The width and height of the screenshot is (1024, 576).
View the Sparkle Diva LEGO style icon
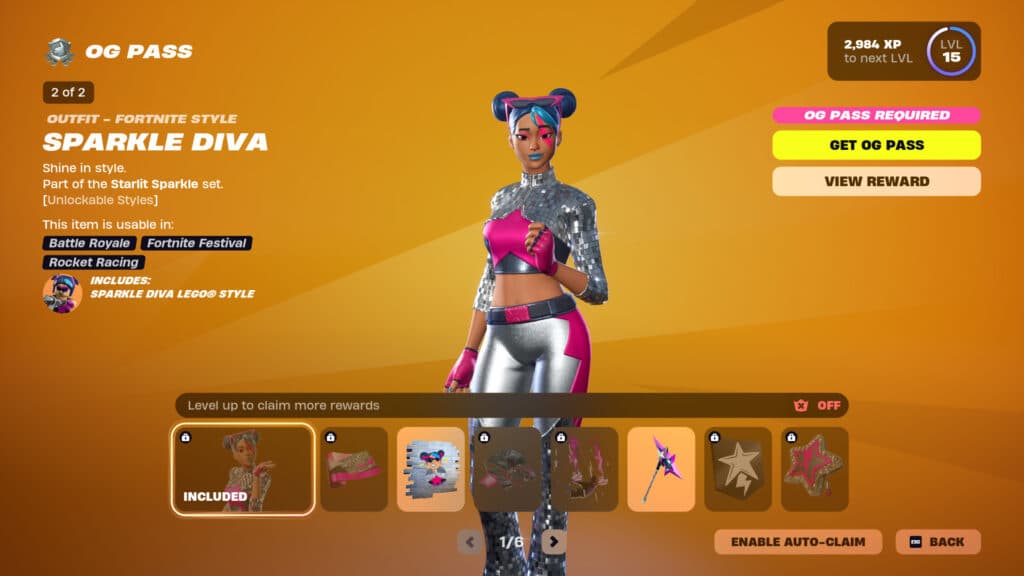pyautogui.click(x=62, y=293)
